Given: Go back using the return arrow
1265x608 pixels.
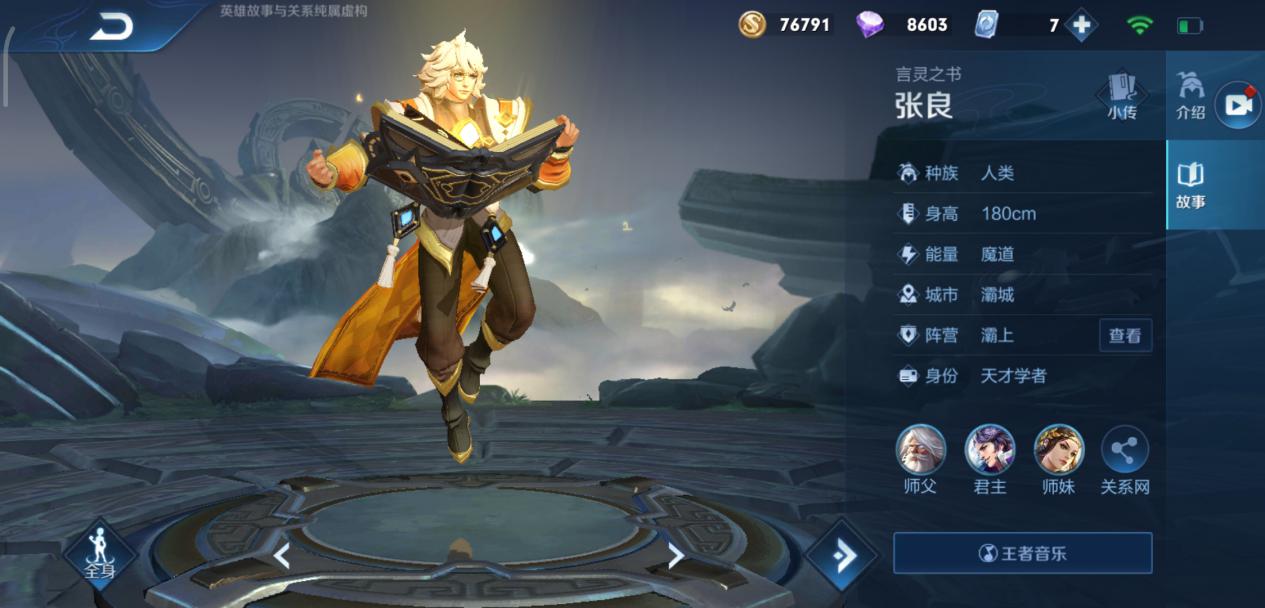Looking at the screenshot, I should [x=110, y=26].
